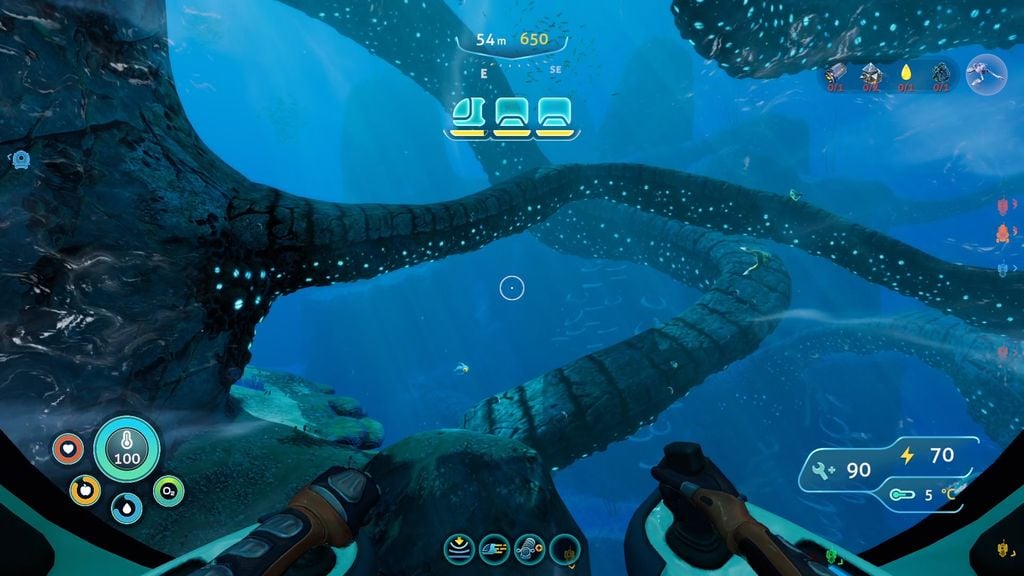
Task: Click the blue beacon ping marker
Action: (21, 158)
